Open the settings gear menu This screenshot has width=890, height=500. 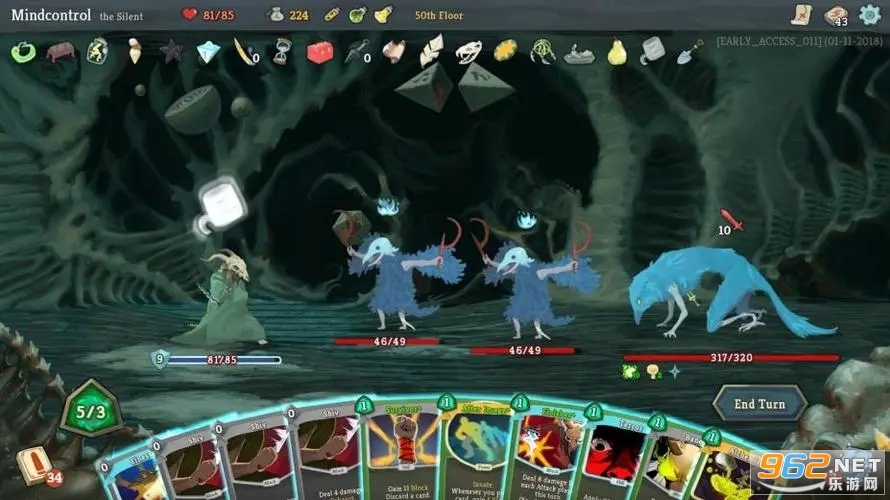[x=870, y=14]
